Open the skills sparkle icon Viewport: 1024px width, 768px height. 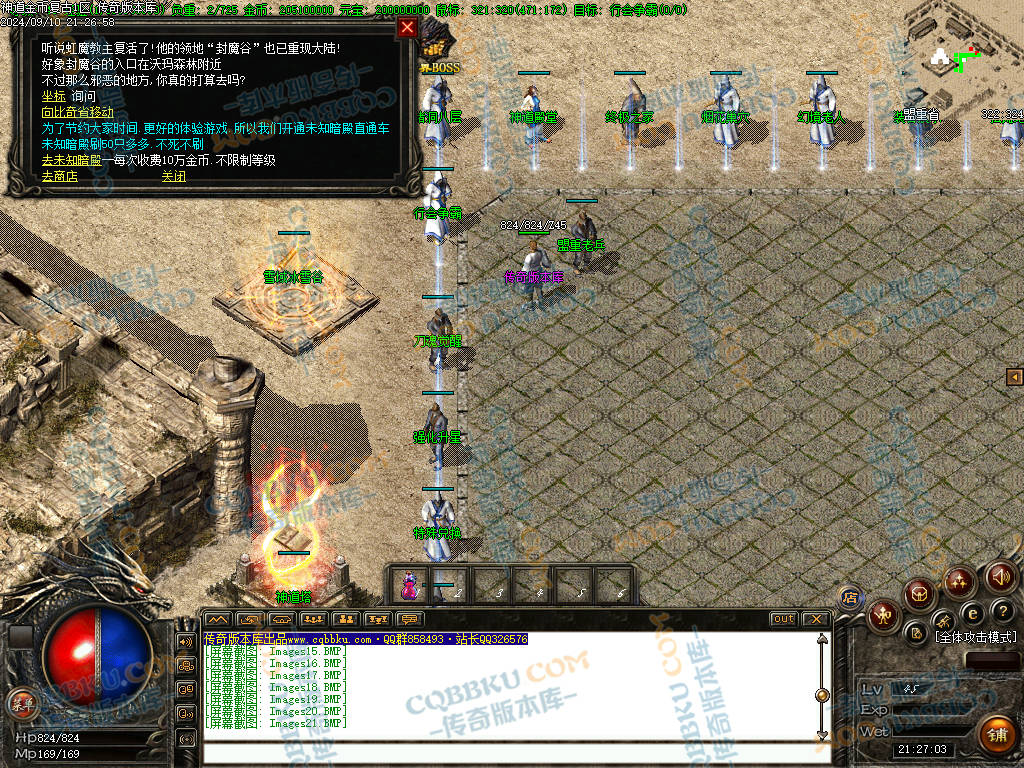[959, 581]
